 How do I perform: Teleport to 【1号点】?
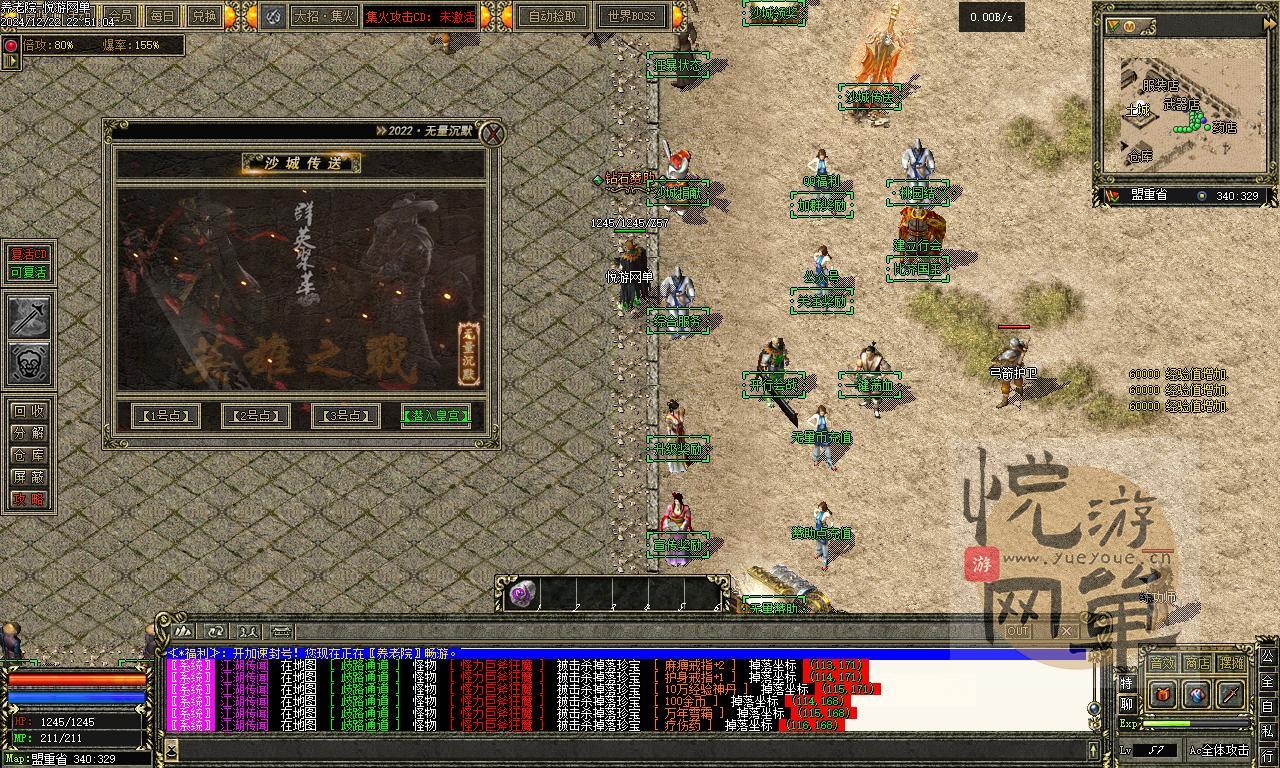(x=166, y=415)
